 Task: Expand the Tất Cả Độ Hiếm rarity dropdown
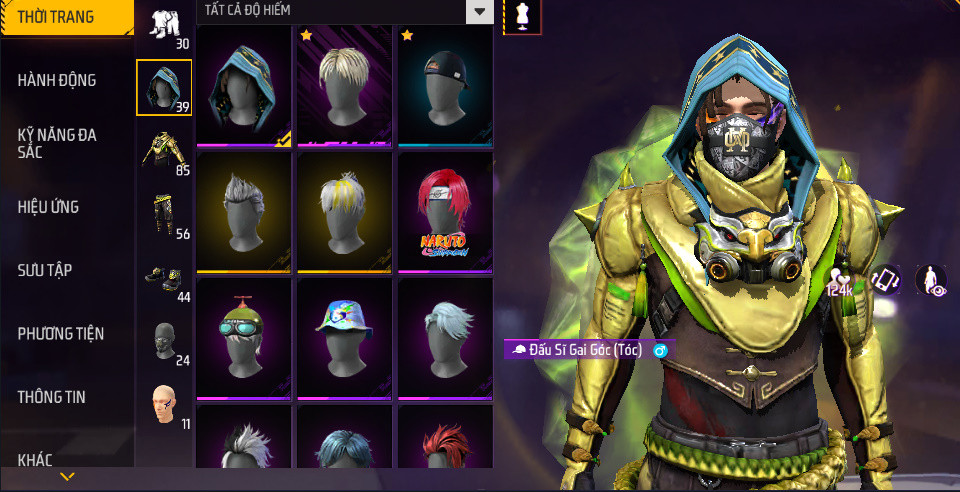[x=480, y=12]
